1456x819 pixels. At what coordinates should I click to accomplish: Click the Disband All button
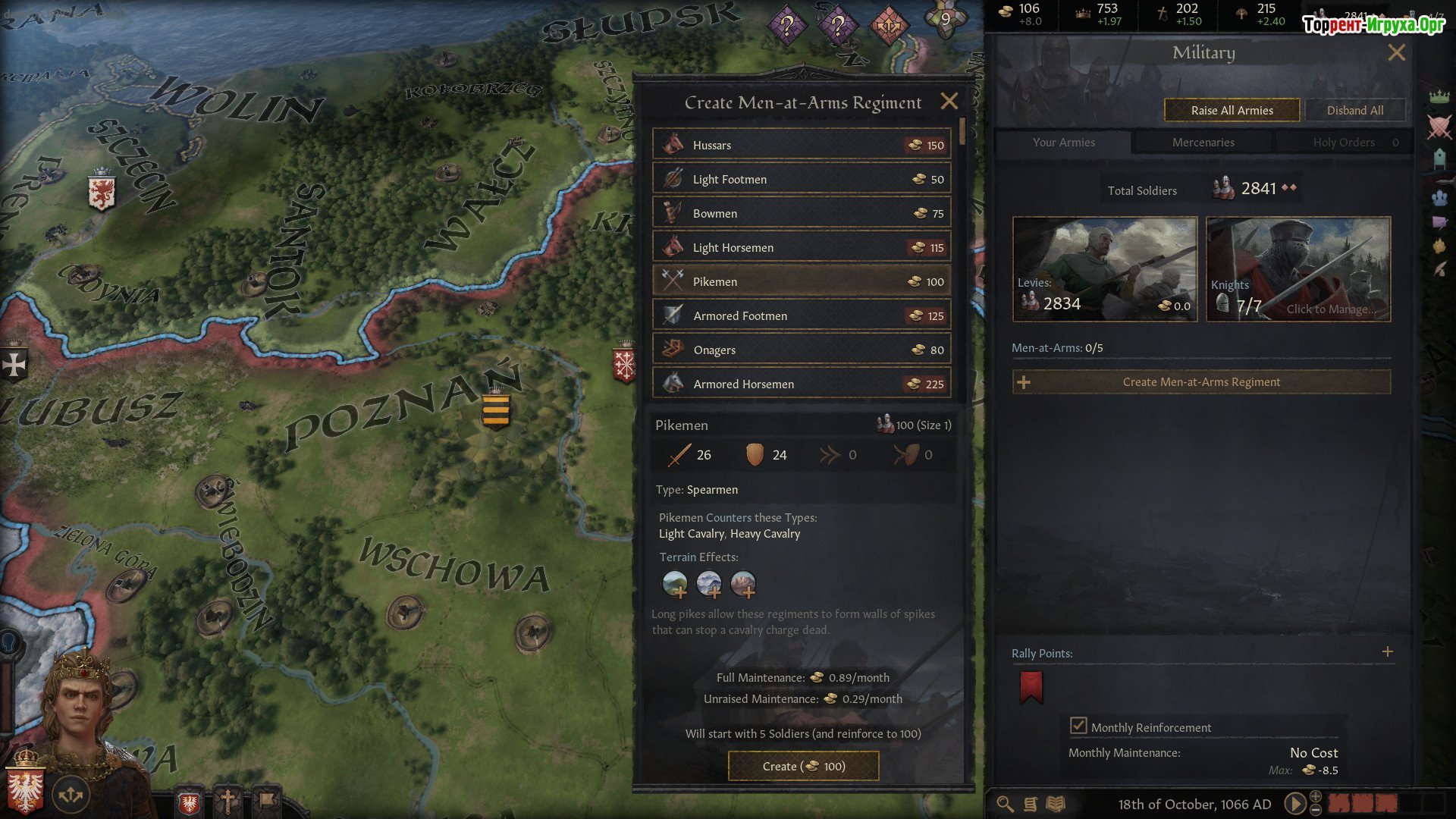point(1354,110)
